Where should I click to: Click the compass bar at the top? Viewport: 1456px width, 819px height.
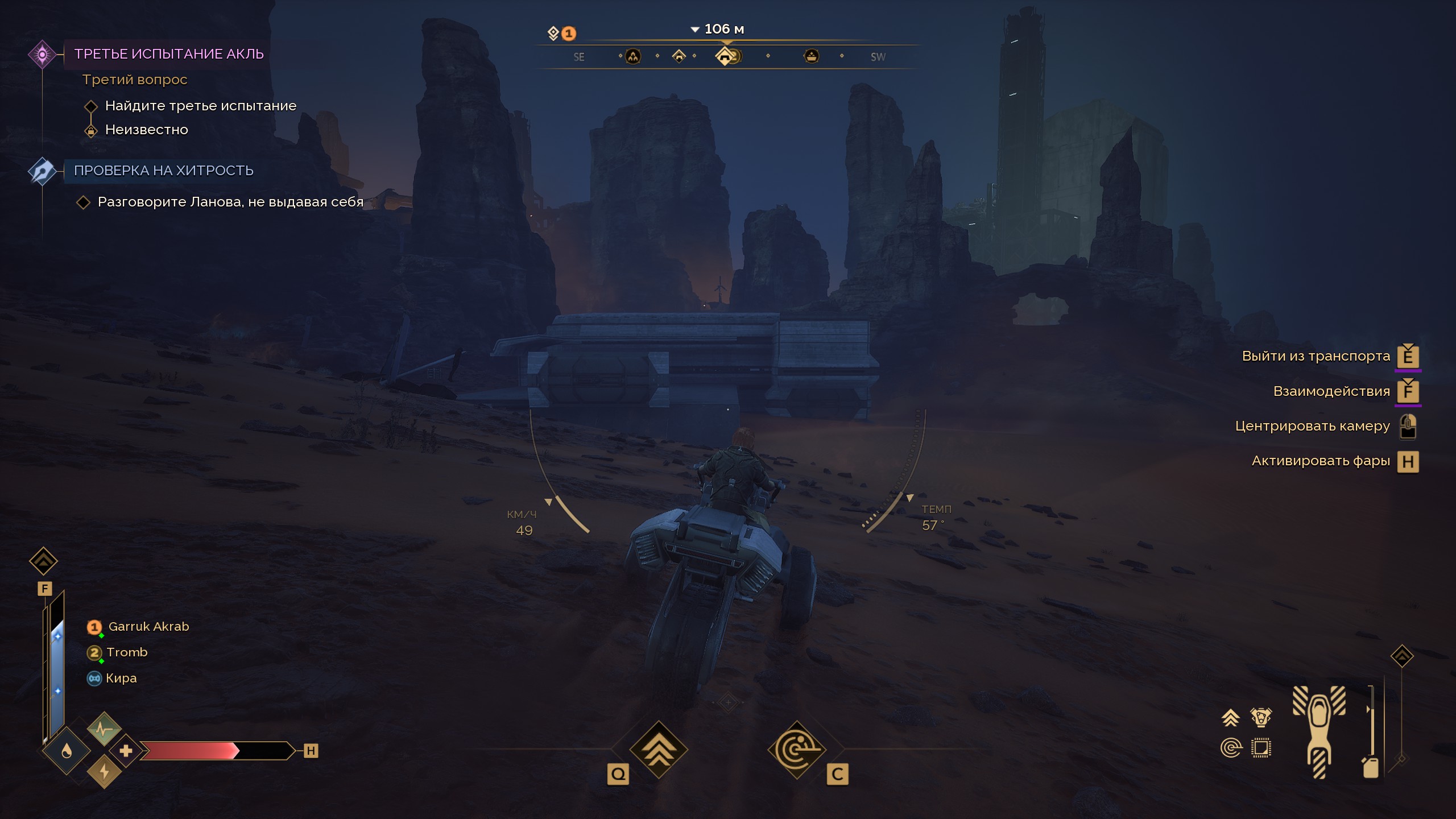(x=727, y=56)
